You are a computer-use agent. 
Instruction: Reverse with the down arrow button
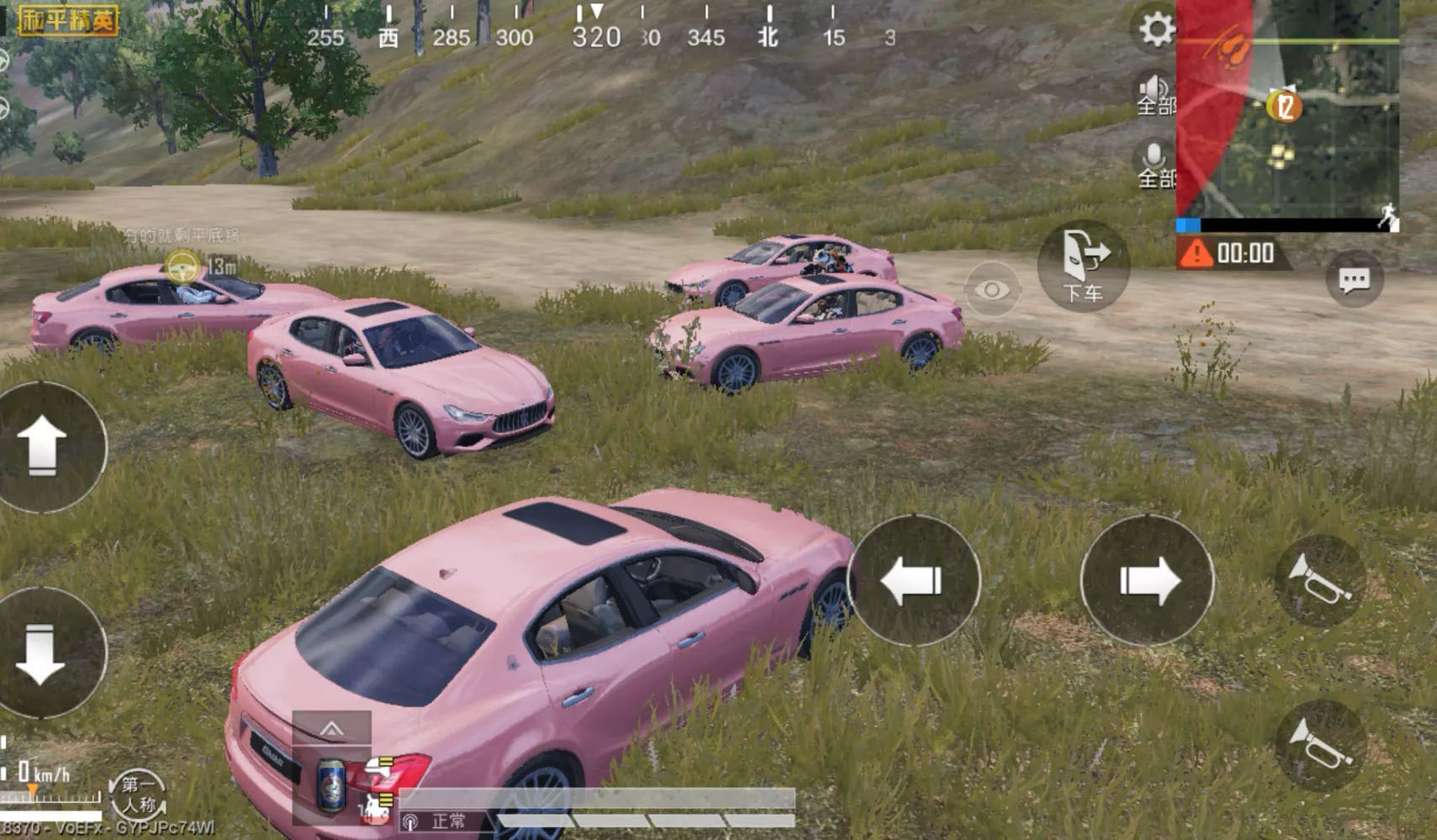pos(44,652)
